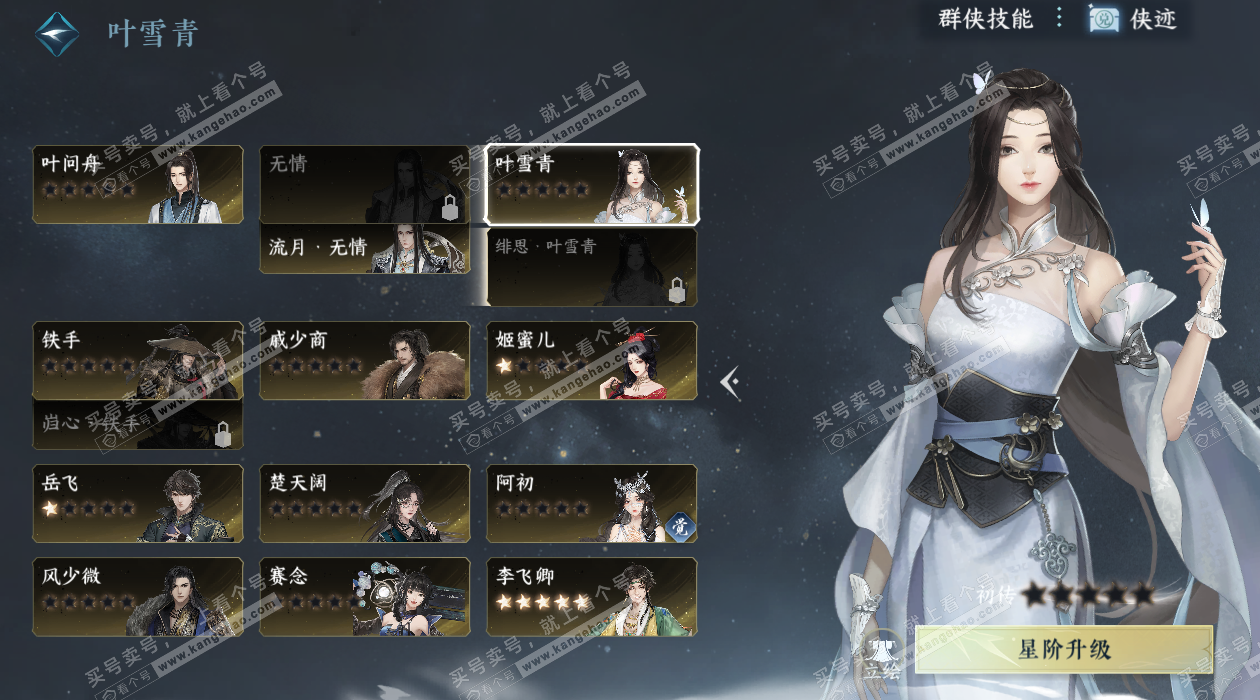Open the 立绘 portrait view
Screen dimensions: 1260x700
click(883, 655)
